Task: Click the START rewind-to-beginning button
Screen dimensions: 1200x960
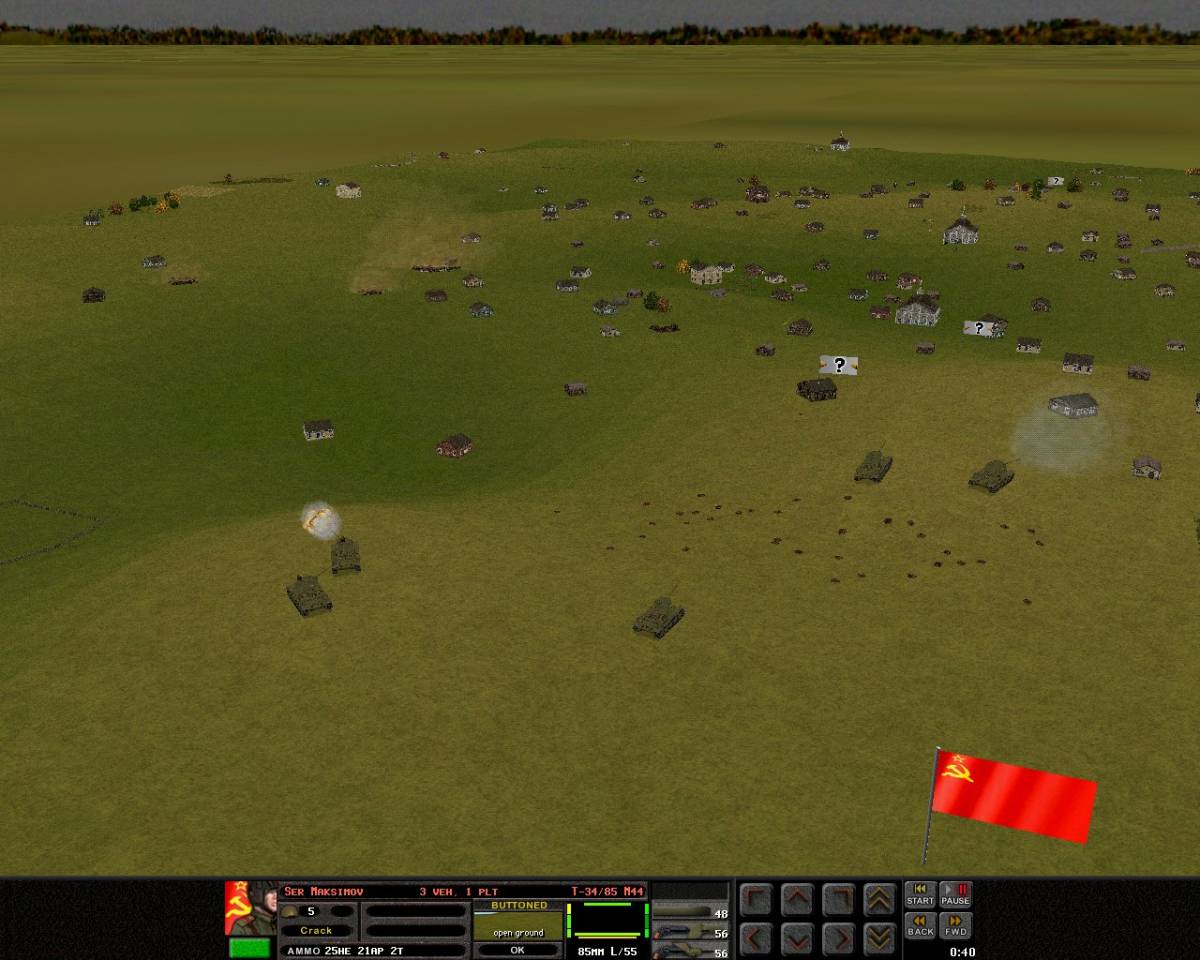Action: pyautogui.click(x=920, y=894)
